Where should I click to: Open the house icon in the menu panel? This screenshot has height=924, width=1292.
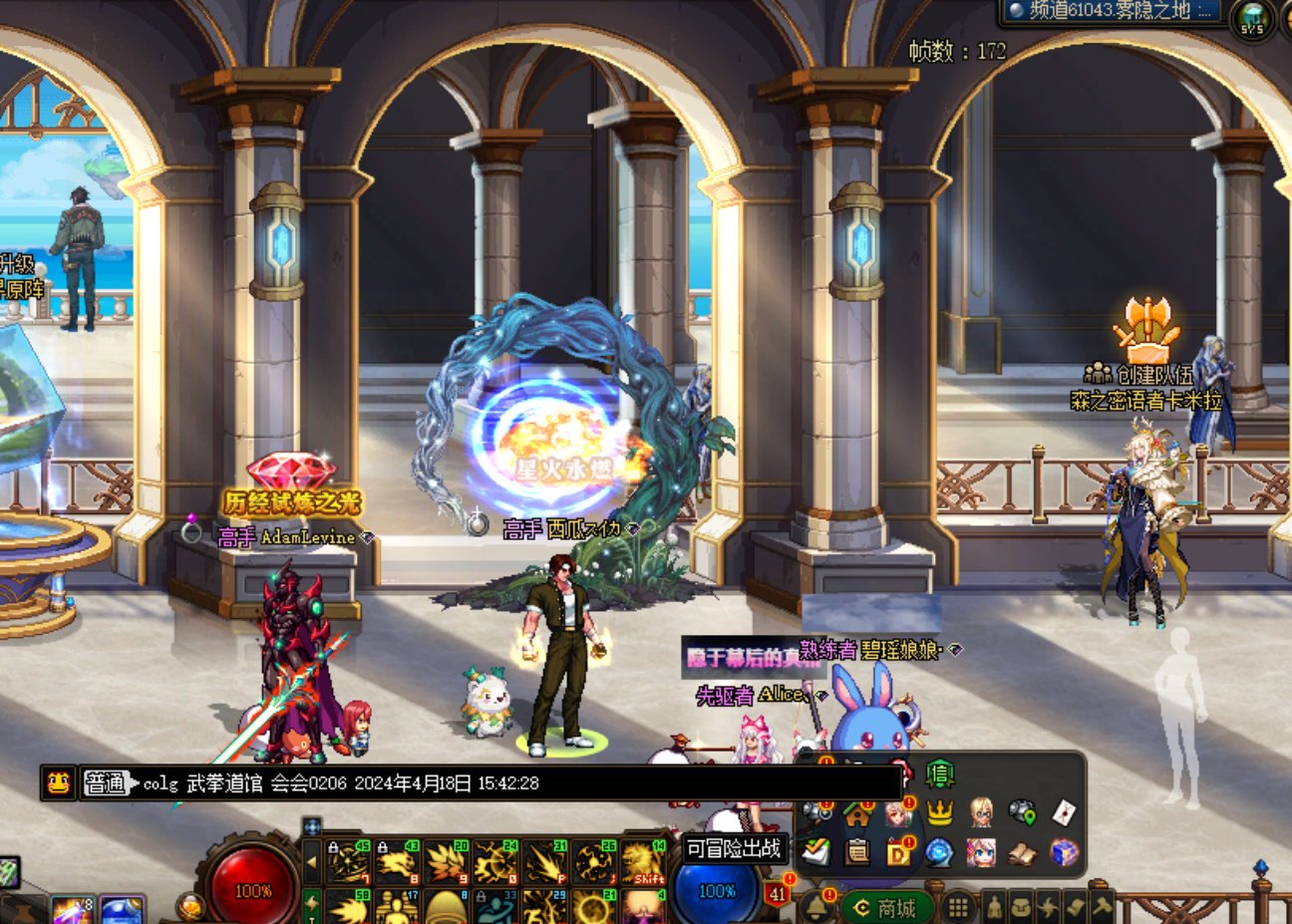(x=857, y=812)
